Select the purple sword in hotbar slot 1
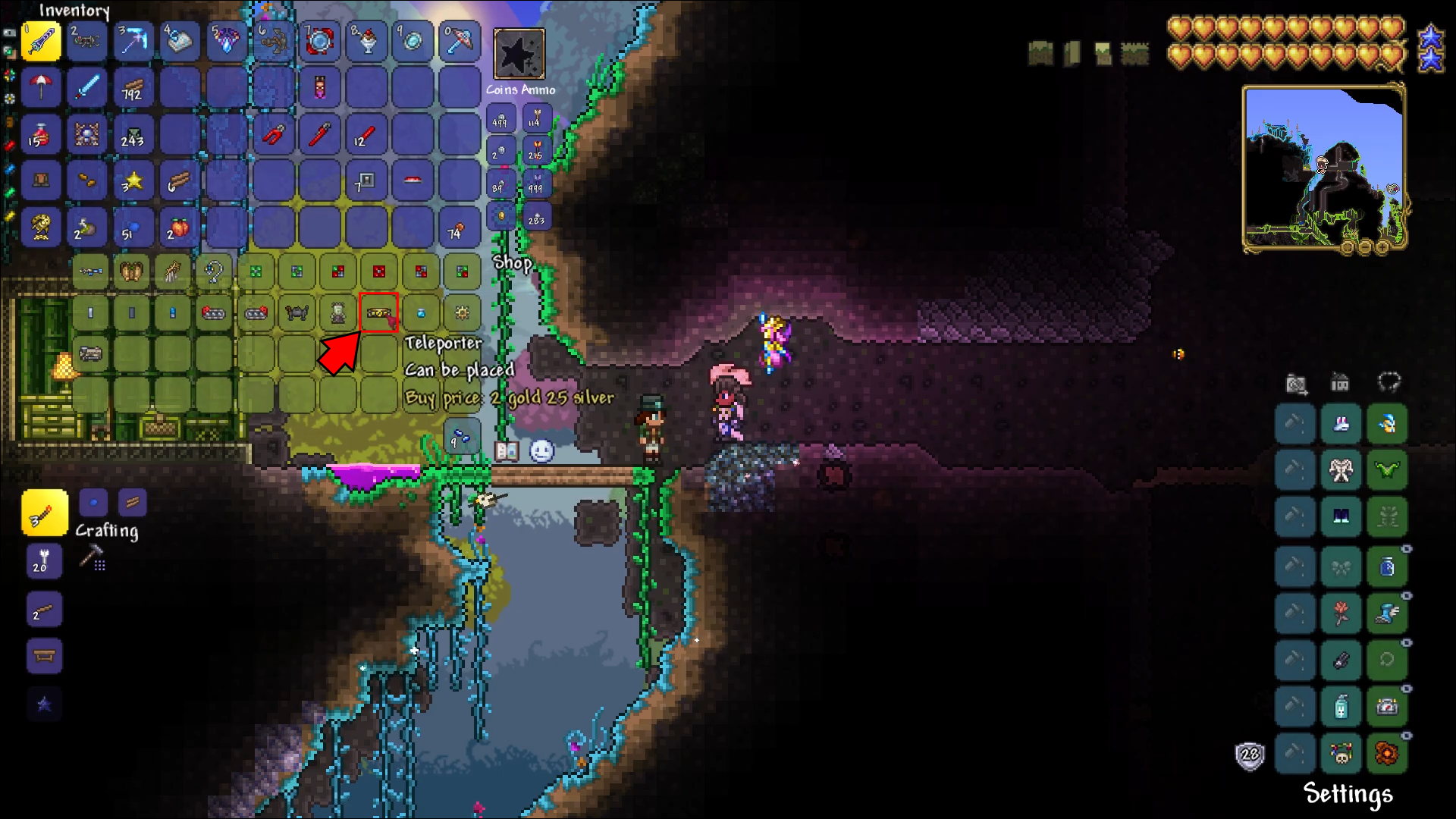 [x=41, y=41]
